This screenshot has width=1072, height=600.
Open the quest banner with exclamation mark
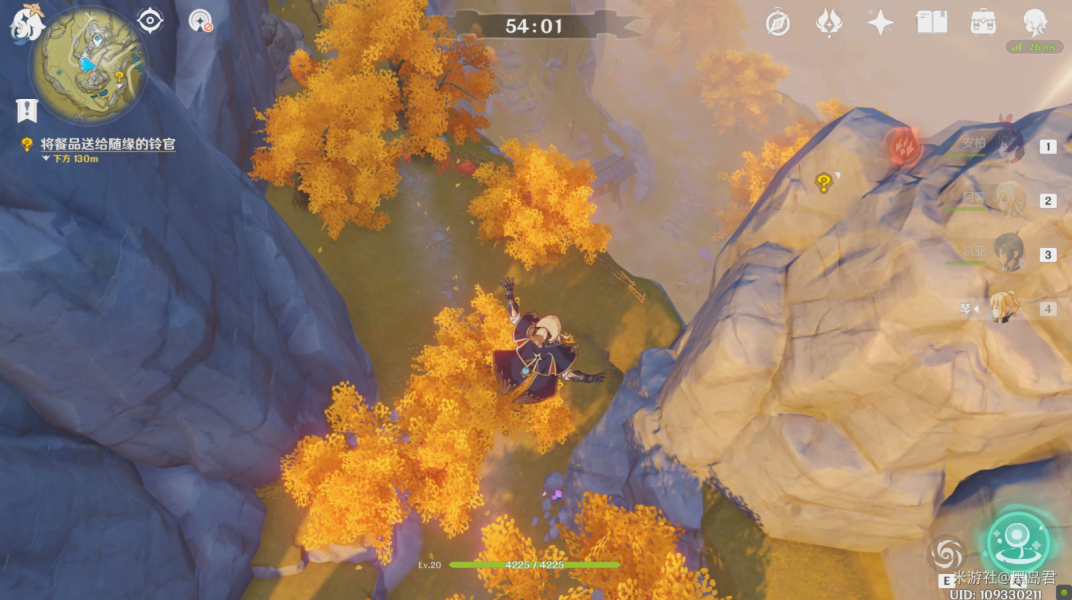tap(27, 109)
